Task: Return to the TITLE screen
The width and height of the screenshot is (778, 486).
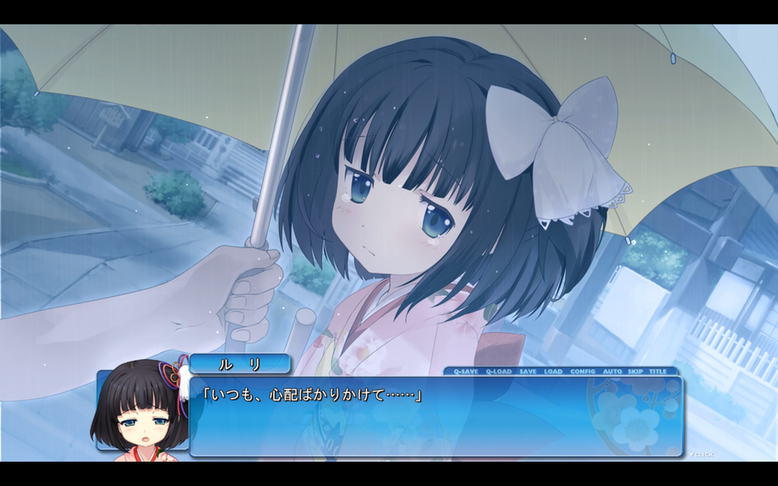Action: pyautogui.click(x=658, y=371)
